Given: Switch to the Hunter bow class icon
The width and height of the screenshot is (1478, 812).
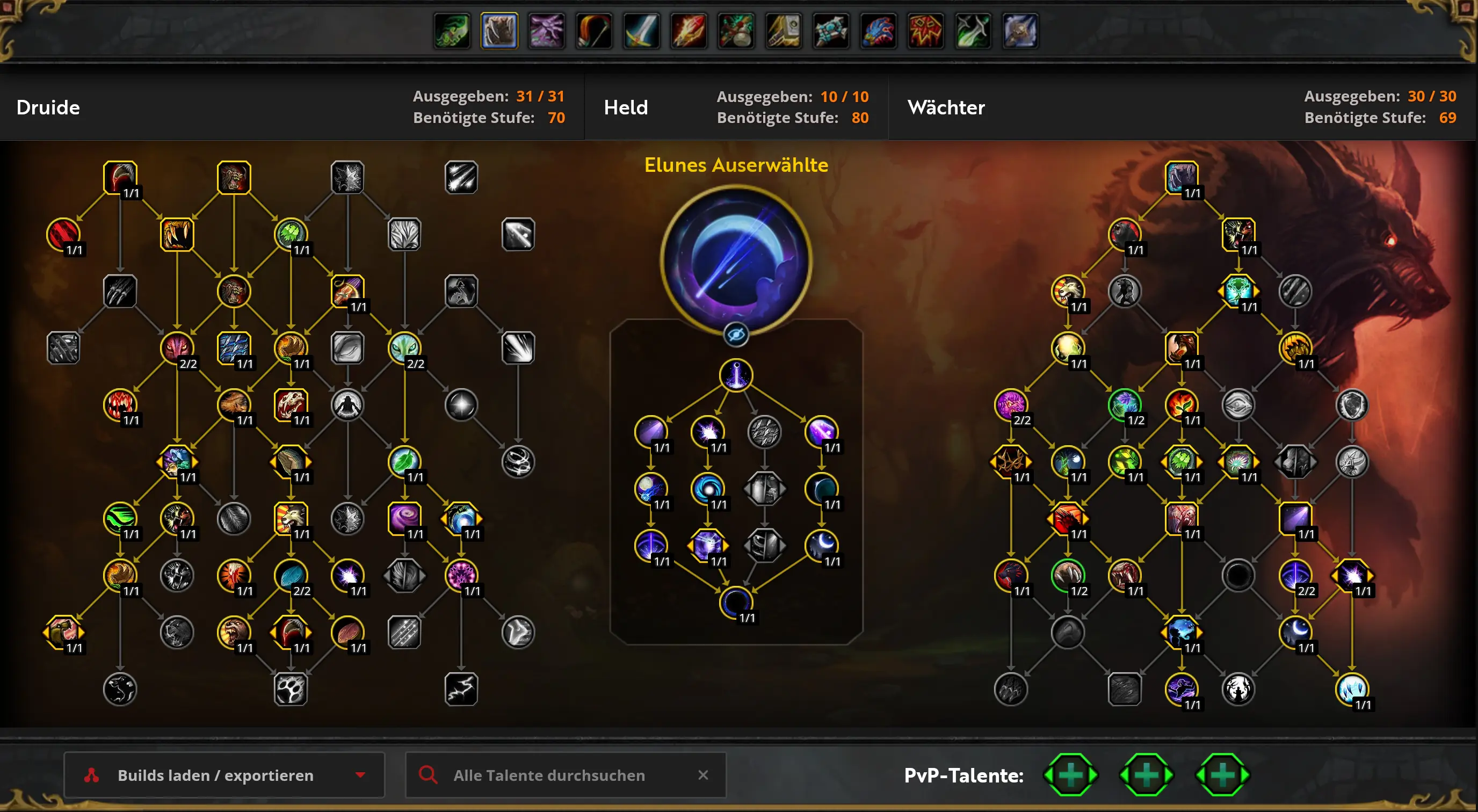Looking at the screenshot, I should click(594, 31).
